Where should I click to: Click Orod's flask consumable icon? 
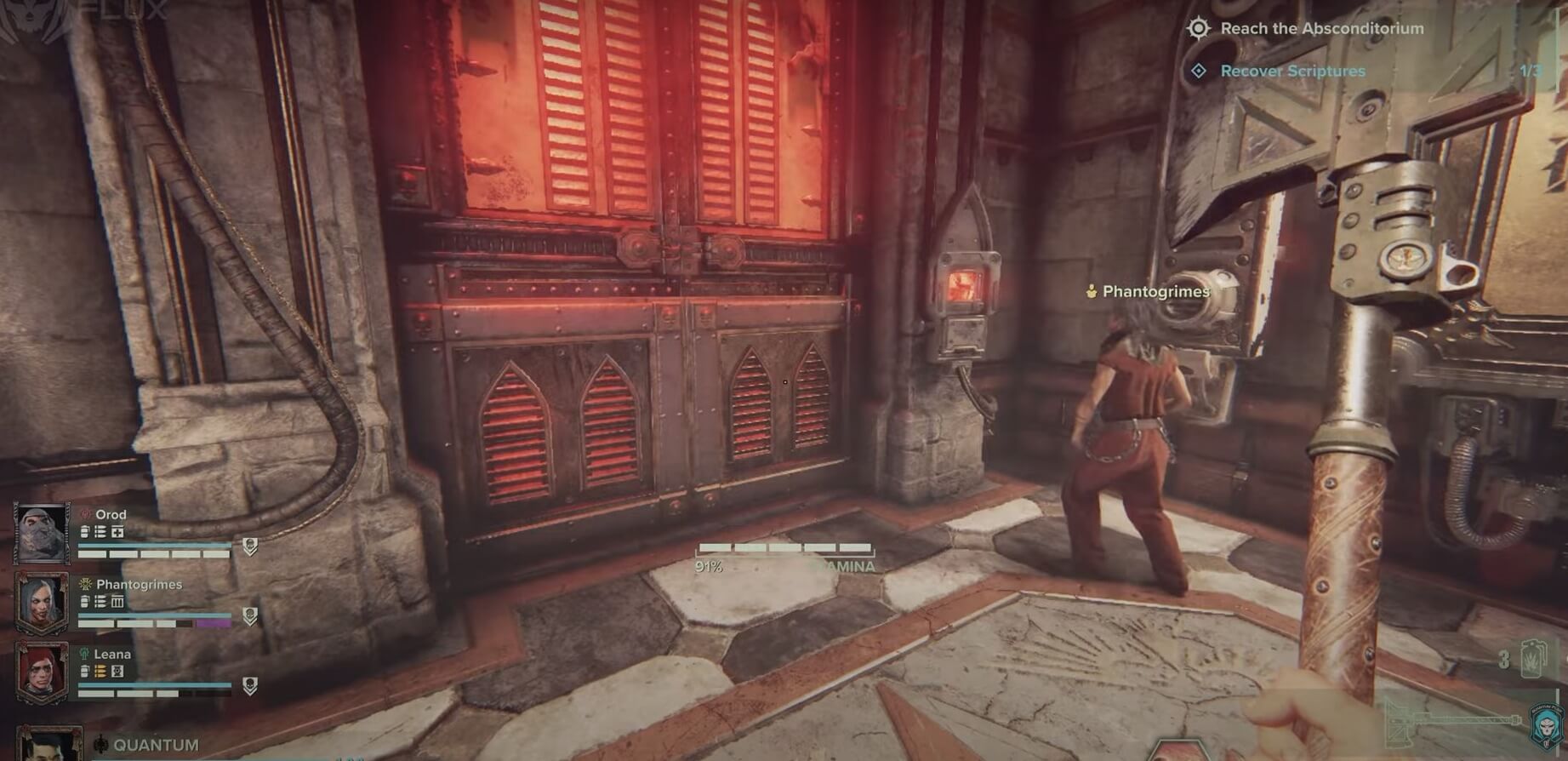tap(84, 530)
